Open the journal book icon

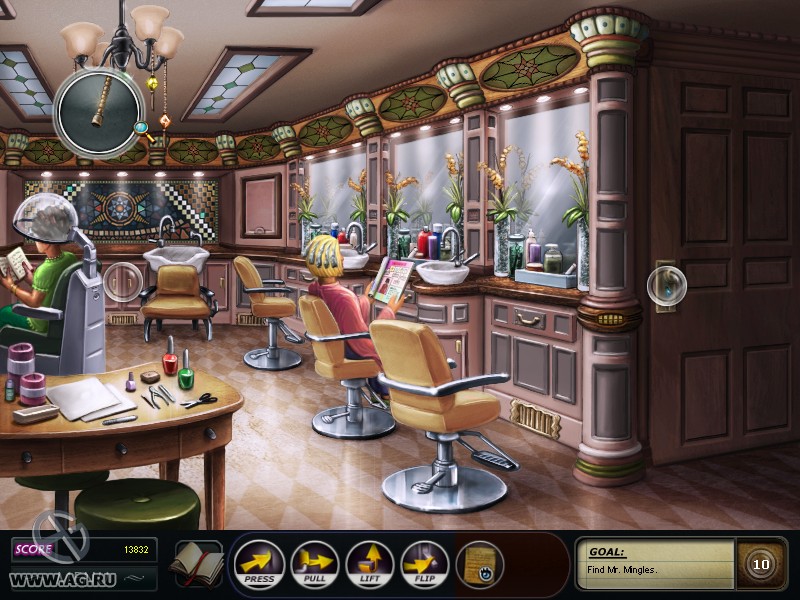pos(195,564)
